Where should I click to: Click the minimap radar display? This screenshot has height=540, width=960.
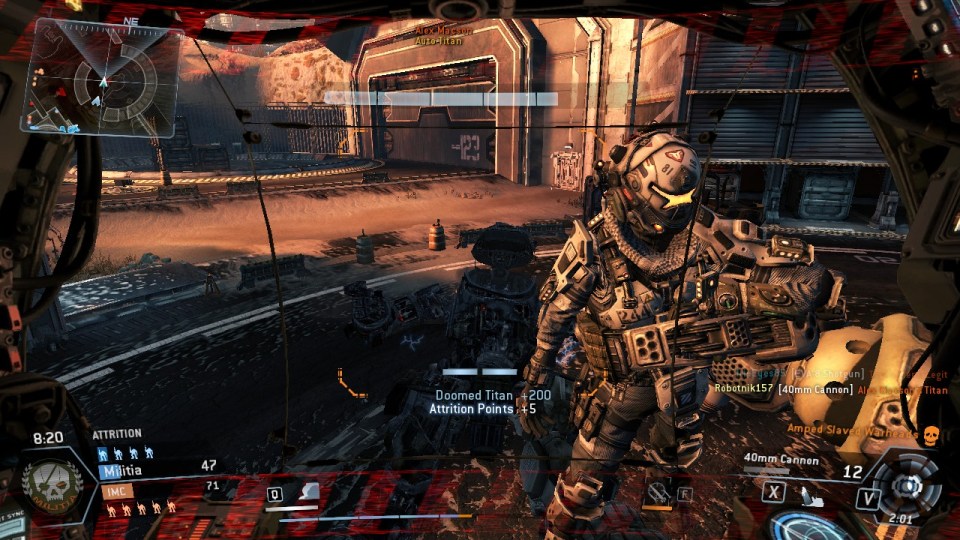tap(103, 78)
